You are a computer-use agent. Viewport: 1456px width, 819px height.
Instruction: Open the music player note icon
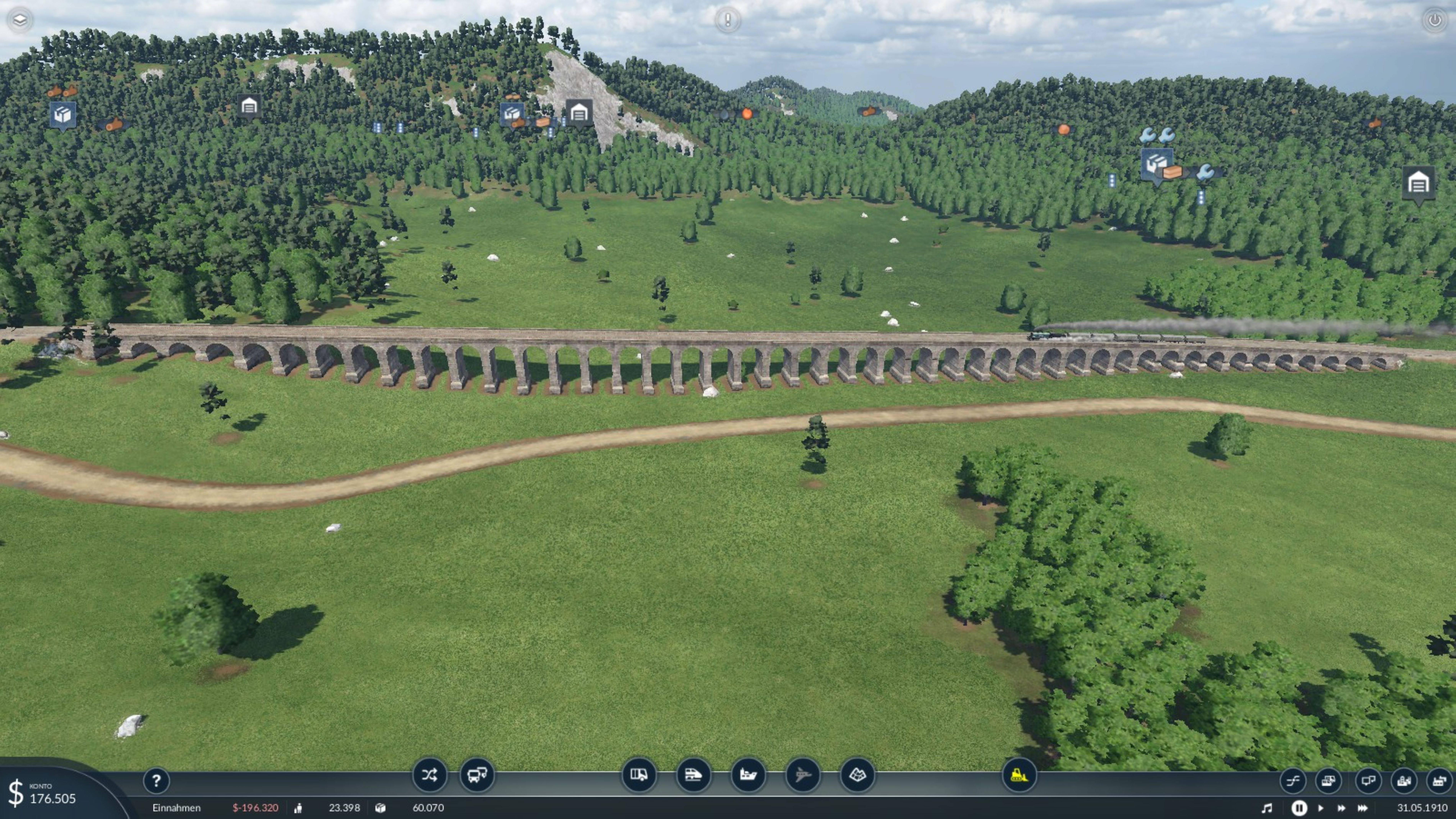[x=1267, y=808]
